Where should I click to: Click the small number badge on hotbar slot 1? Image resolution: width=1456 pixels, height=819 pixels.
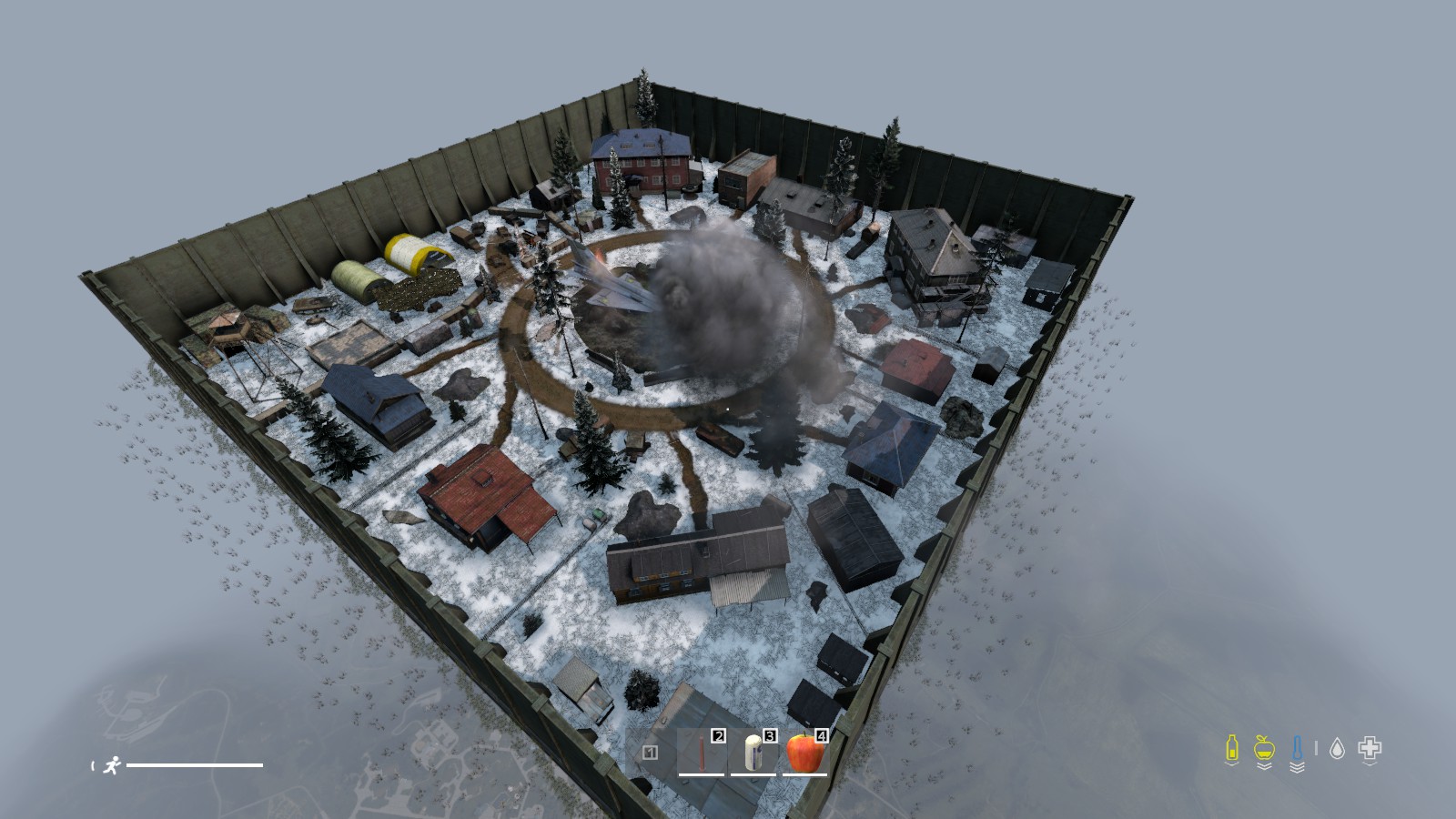point(650,753)
